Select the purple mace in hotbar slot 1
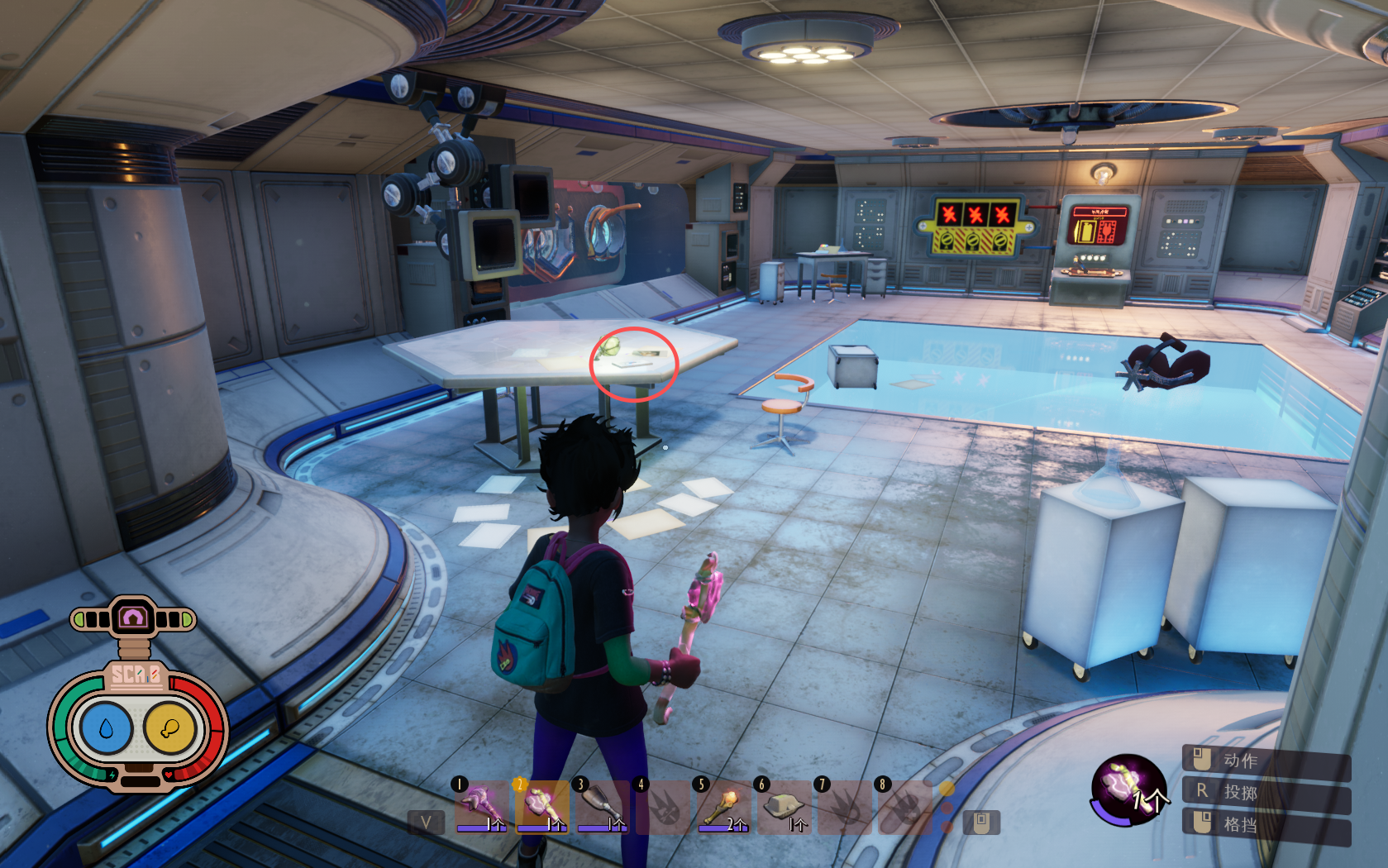Screen dimensions: 1388x868 481,804
